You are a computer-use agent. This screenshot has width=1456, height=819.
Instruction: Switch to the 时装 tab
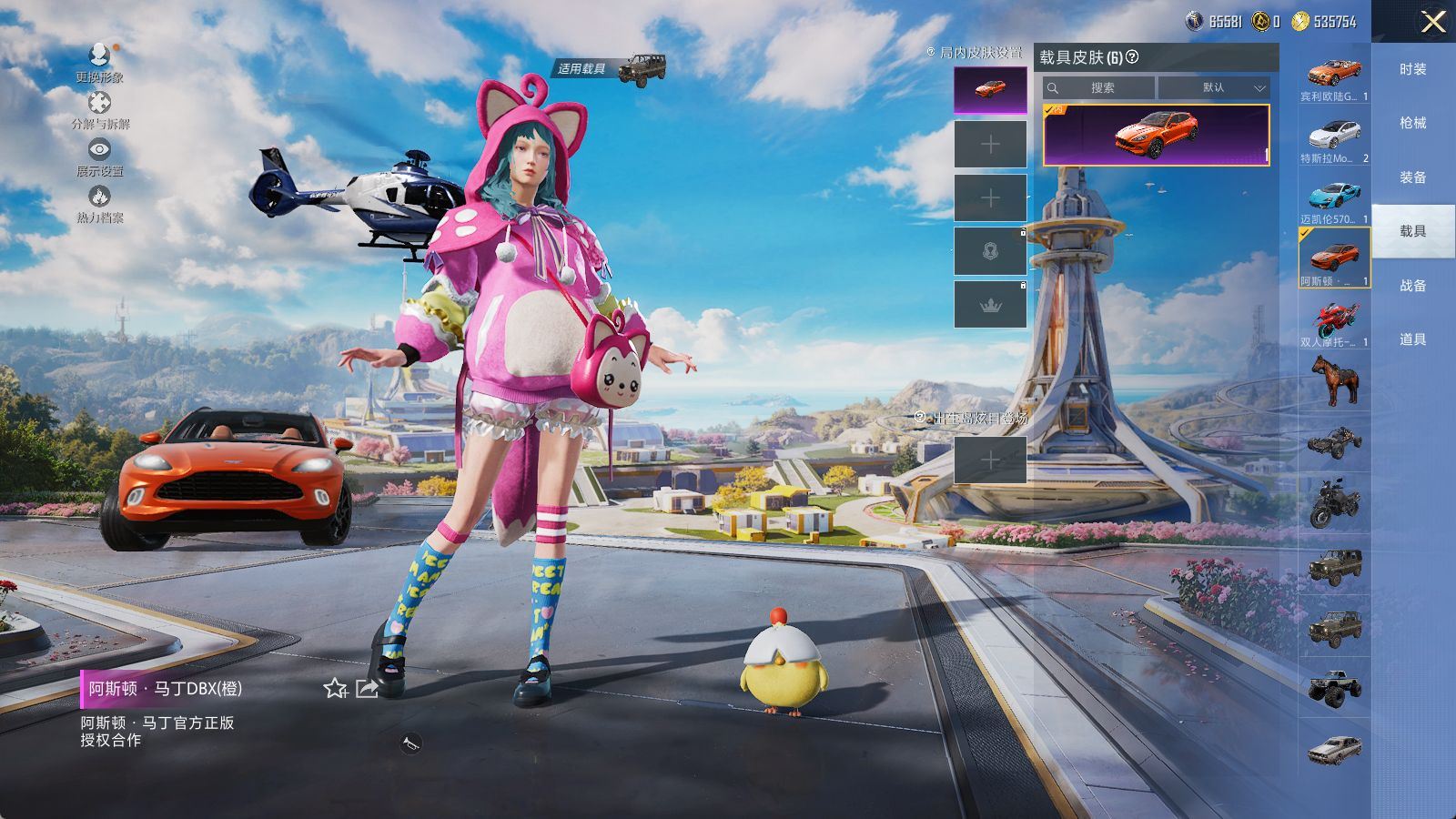pos(1412,69)
